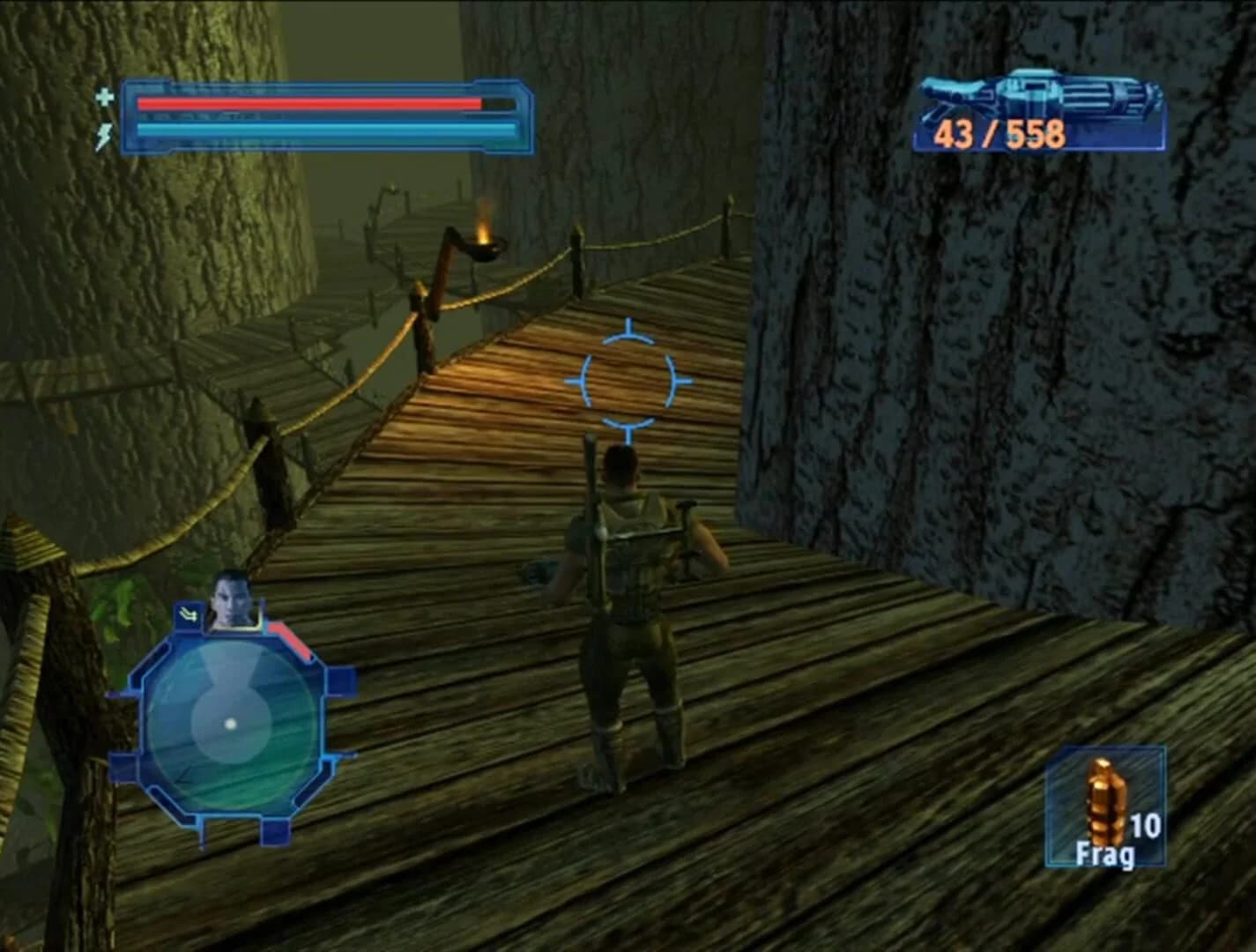Toggle the red health bar display

tap(308, 101)
